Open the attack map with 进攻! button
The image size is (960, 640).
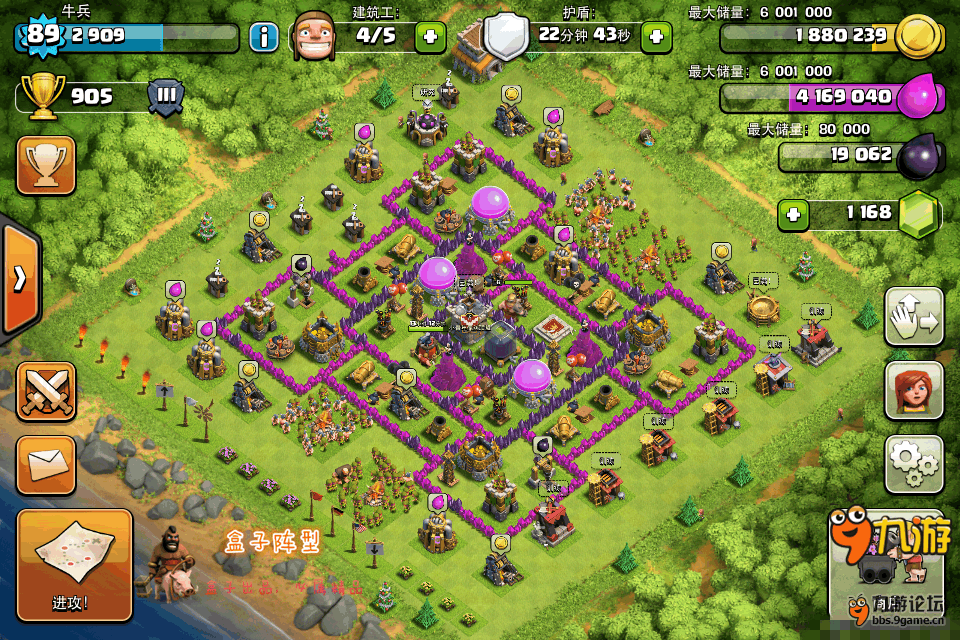click(74, 563)
